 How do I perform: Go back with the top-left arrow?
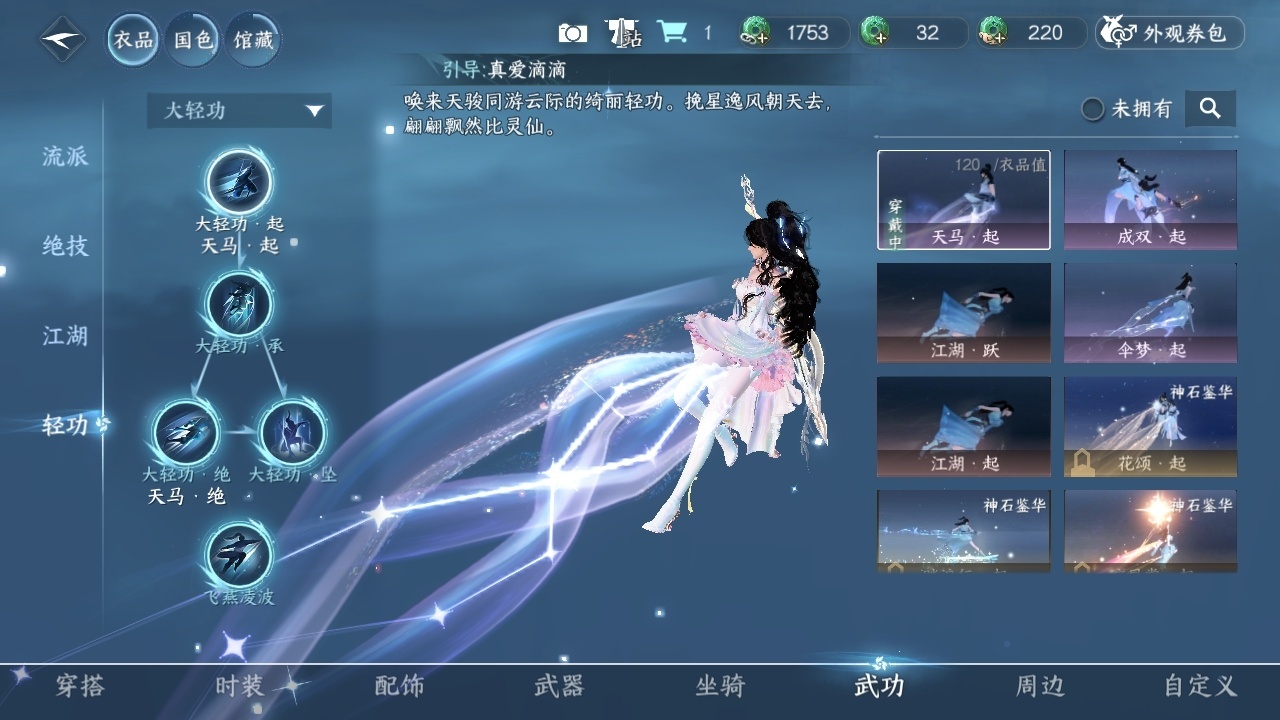click(62, 40)
